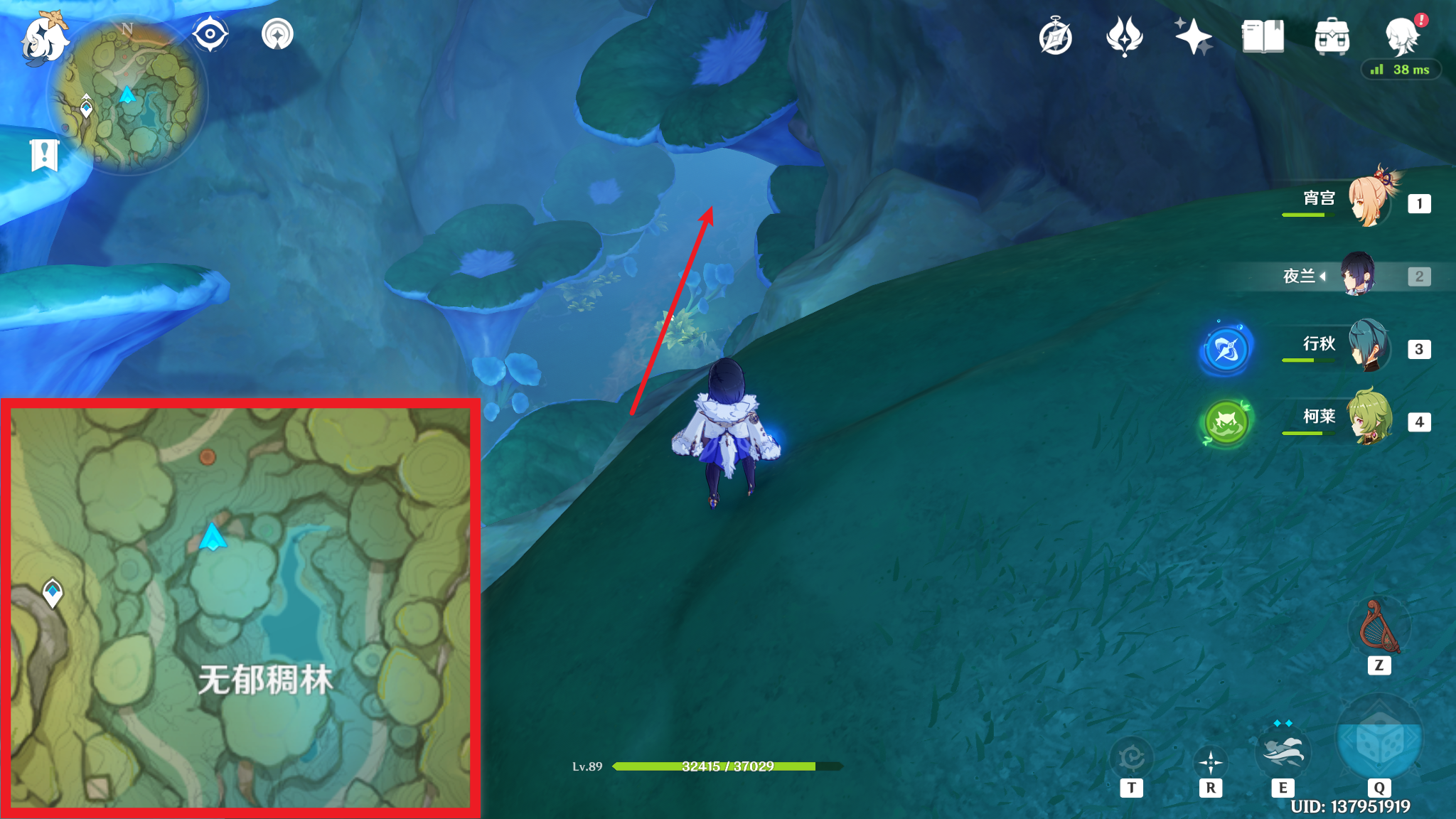Open the character menu with alert
This screenshot has height=819, width=1456.
[1403, 36]
